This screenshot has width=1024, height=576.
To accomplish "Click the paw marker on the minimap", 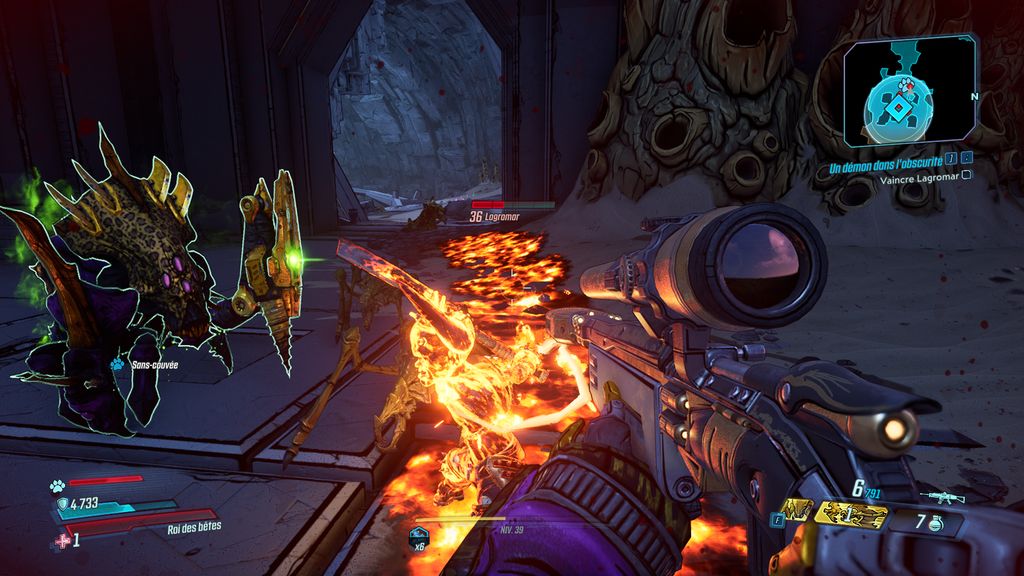I will [906, 85].
